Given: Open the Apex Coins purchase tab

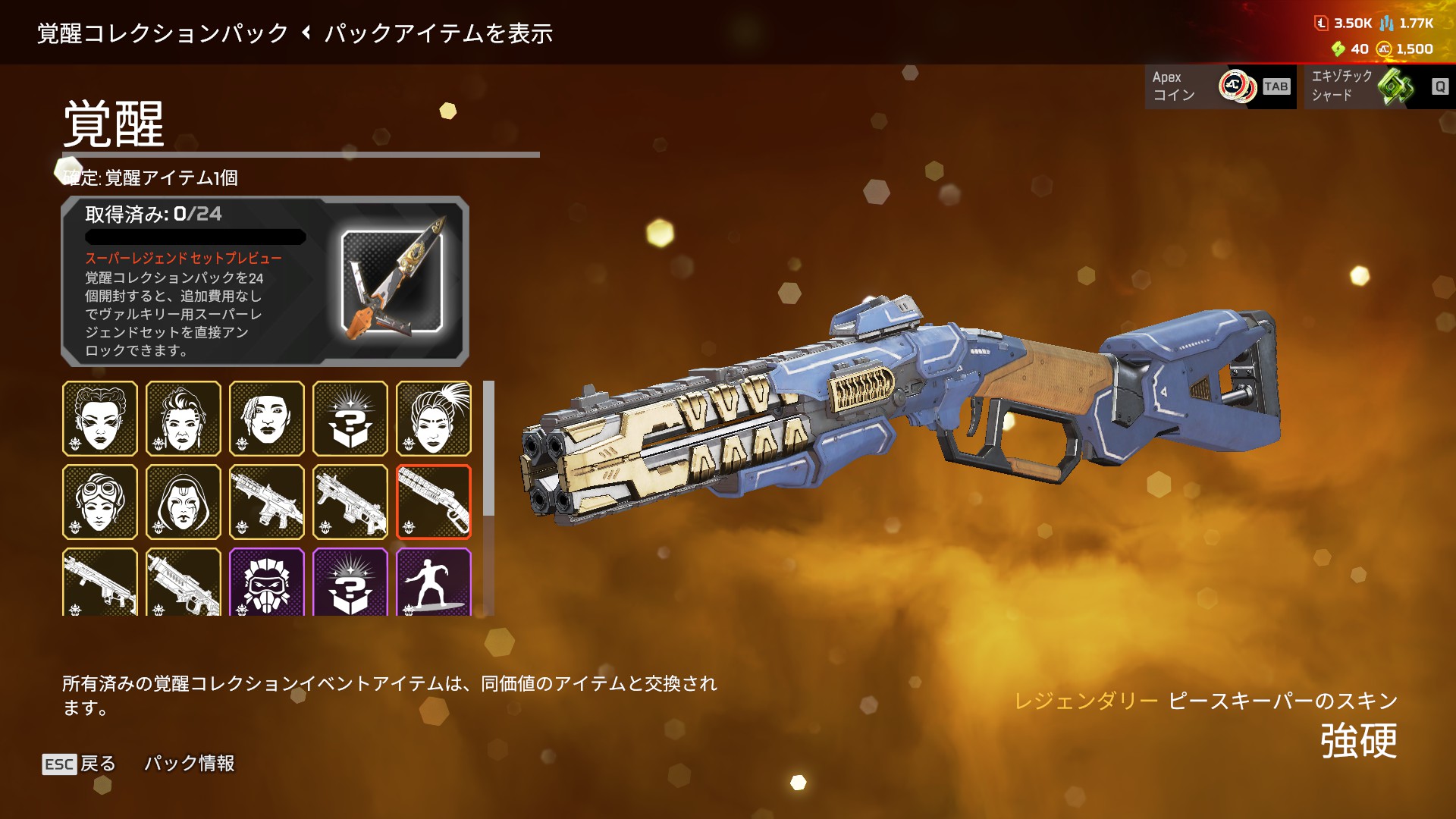Looking at the screenshot, I should pyautogui.click(x=1220, y=86).
